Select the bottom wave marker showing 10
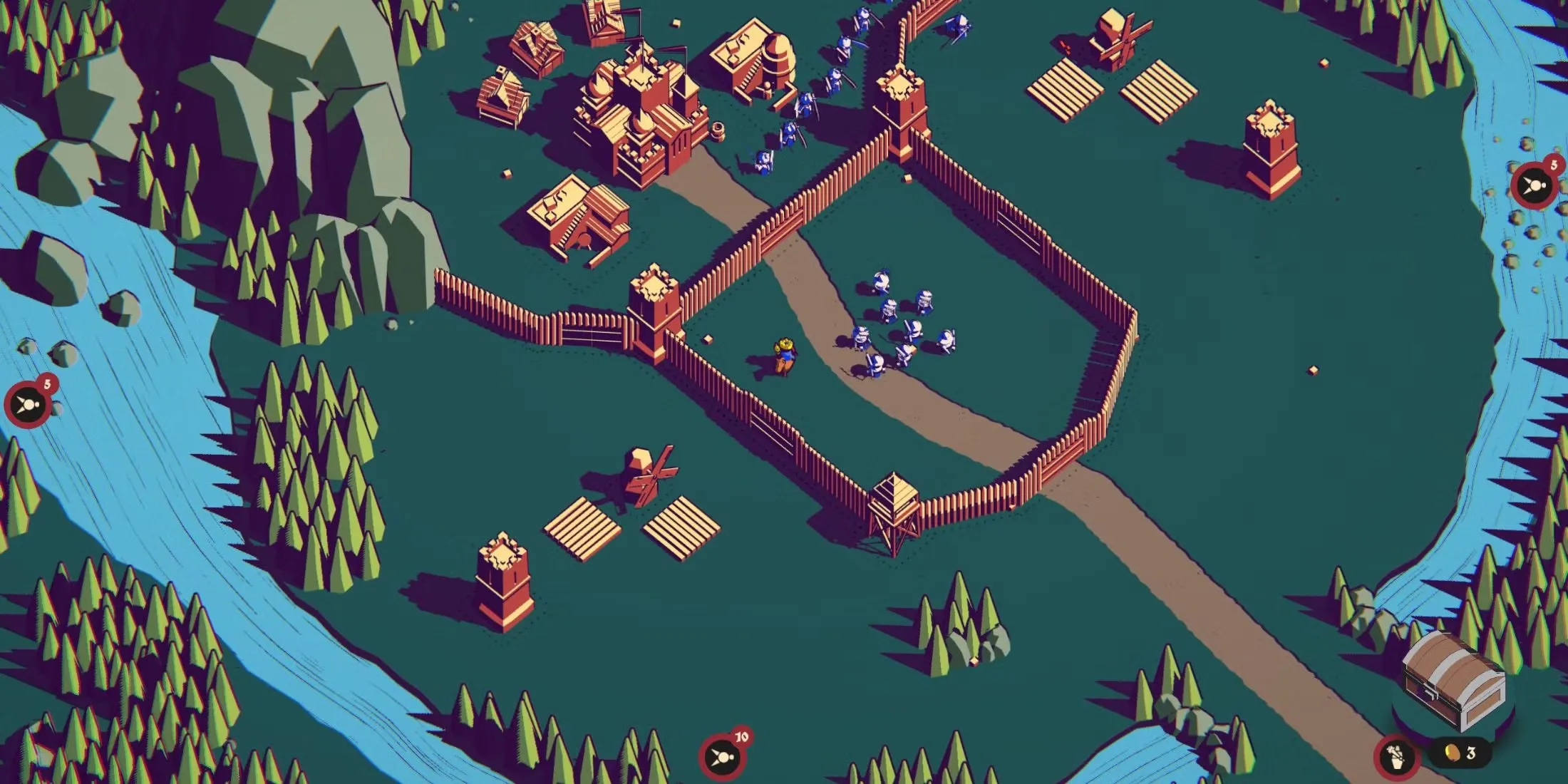Screen dimensions: 1568x784 723,755
